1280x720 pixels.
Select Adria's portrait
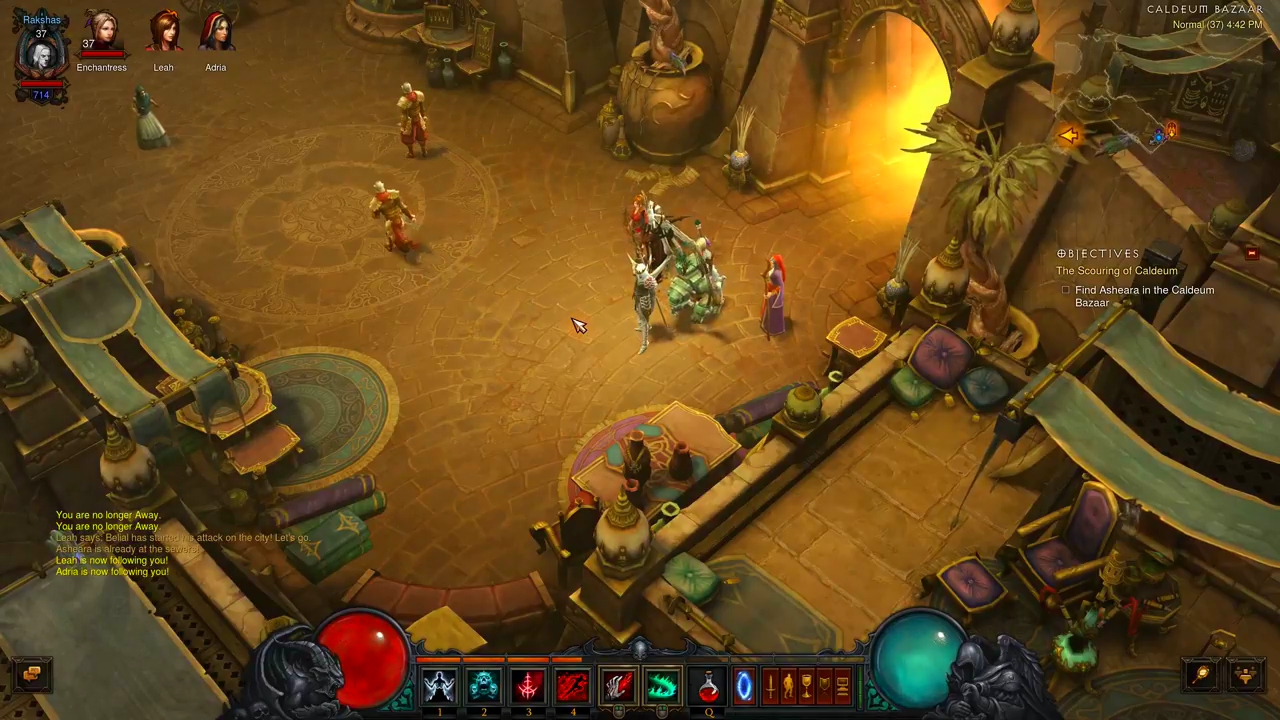(215, 33)
